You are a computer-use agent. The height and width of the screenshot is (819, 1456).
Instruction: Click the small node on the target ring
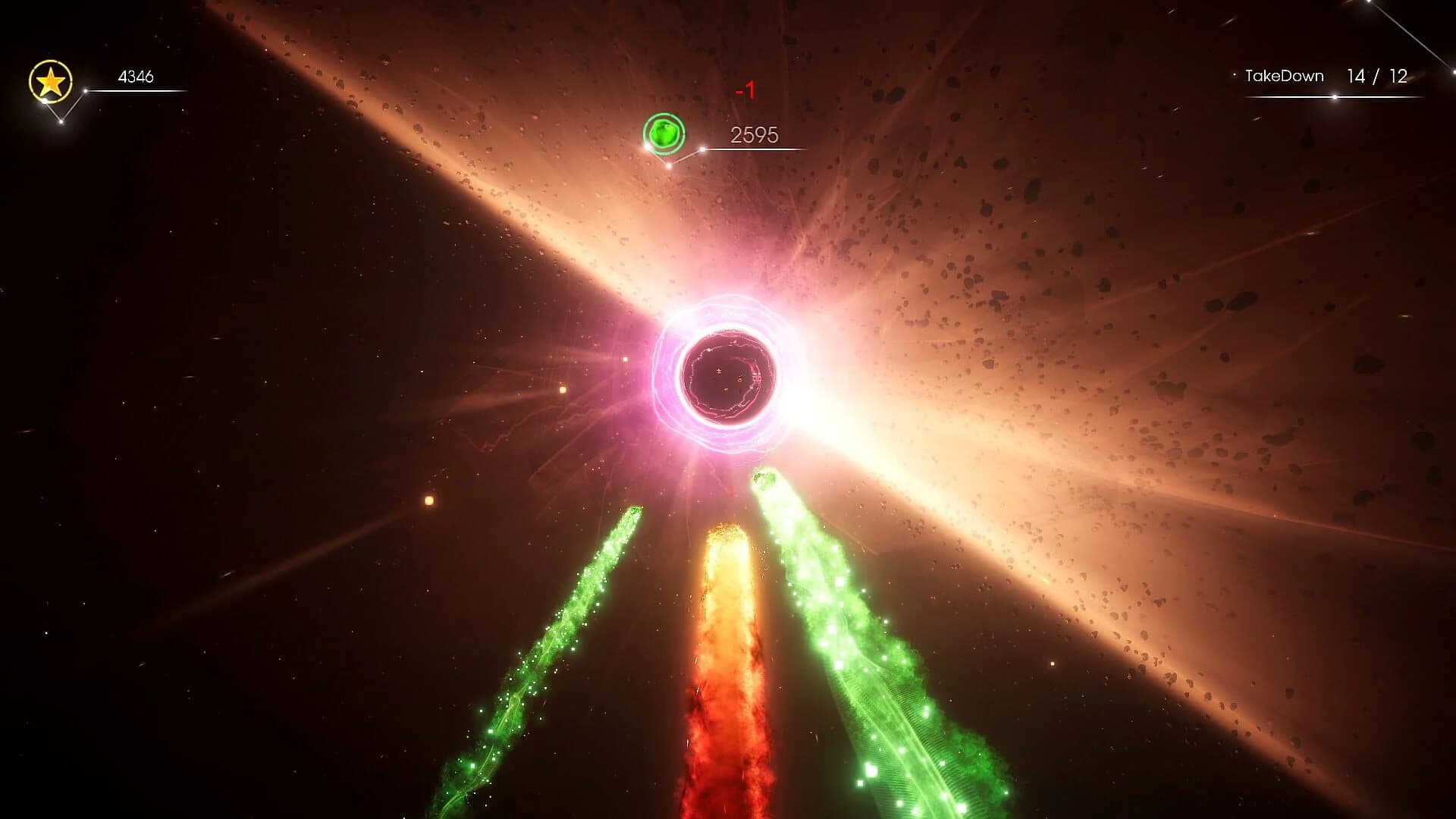pyautogui.click(x=648, y=147)
